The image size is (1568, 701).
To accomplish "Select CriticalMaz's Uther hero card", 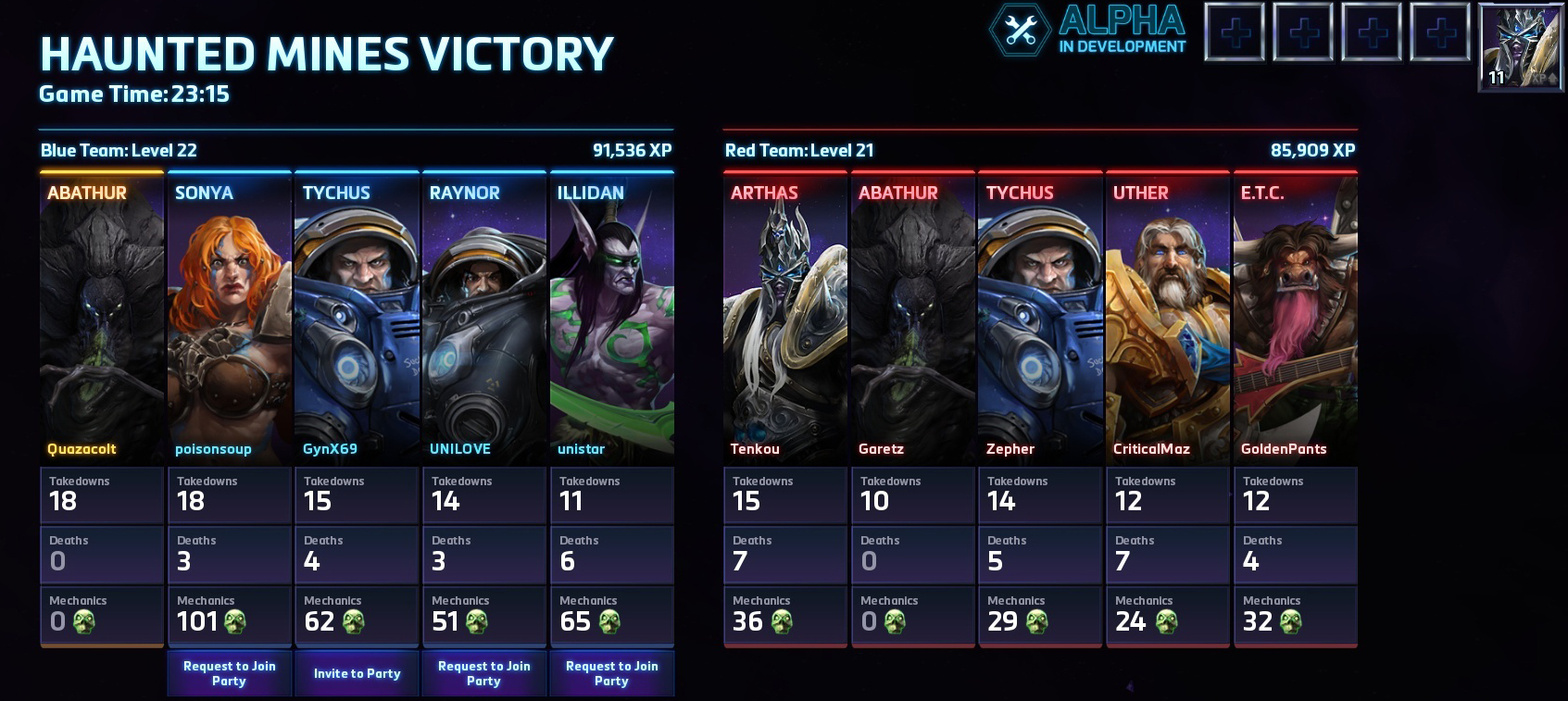I will click(x=1168, y=319).
